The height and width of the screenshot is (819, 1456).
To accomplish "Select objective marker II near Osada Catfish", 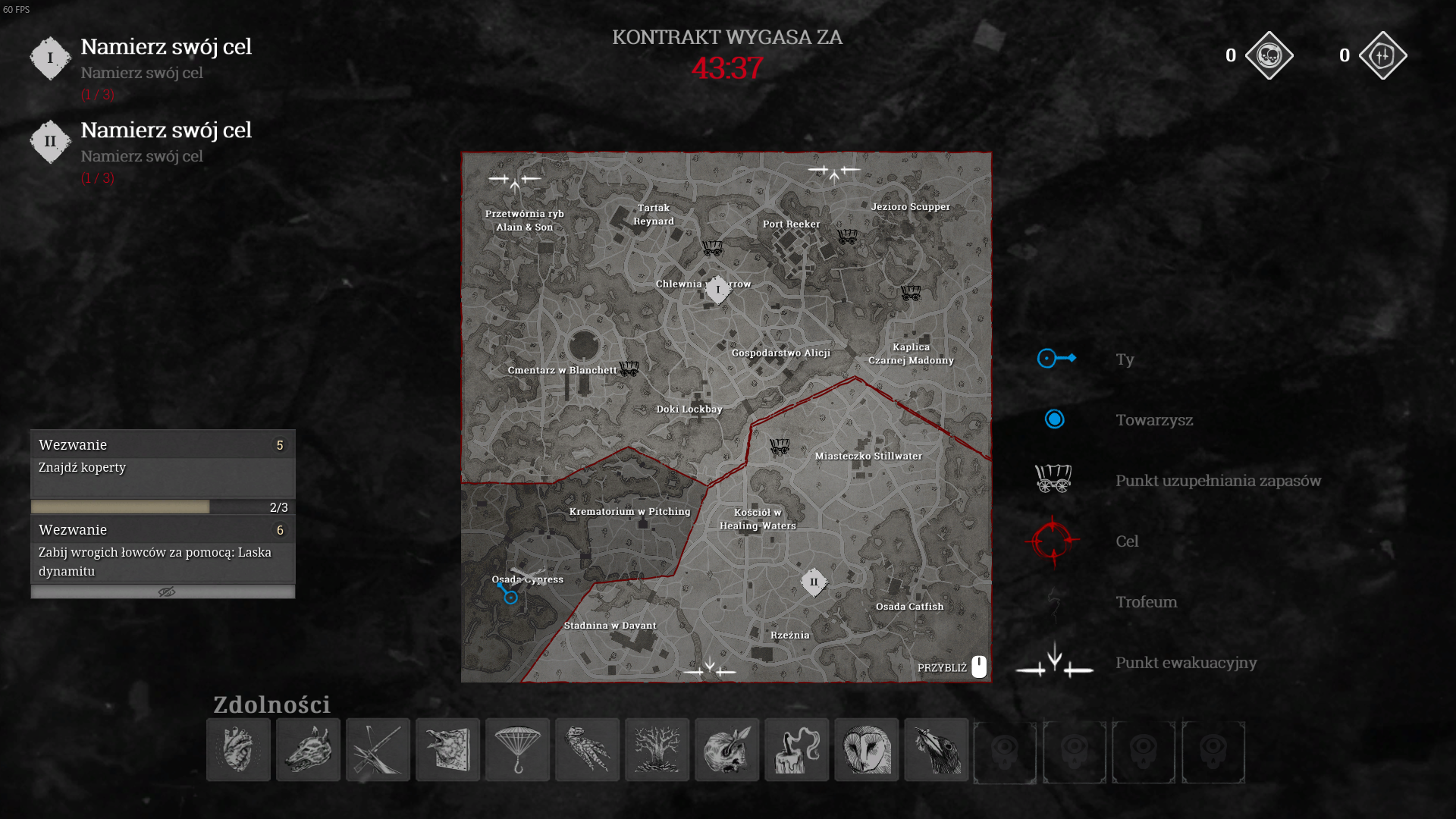I will pos(814,582).
